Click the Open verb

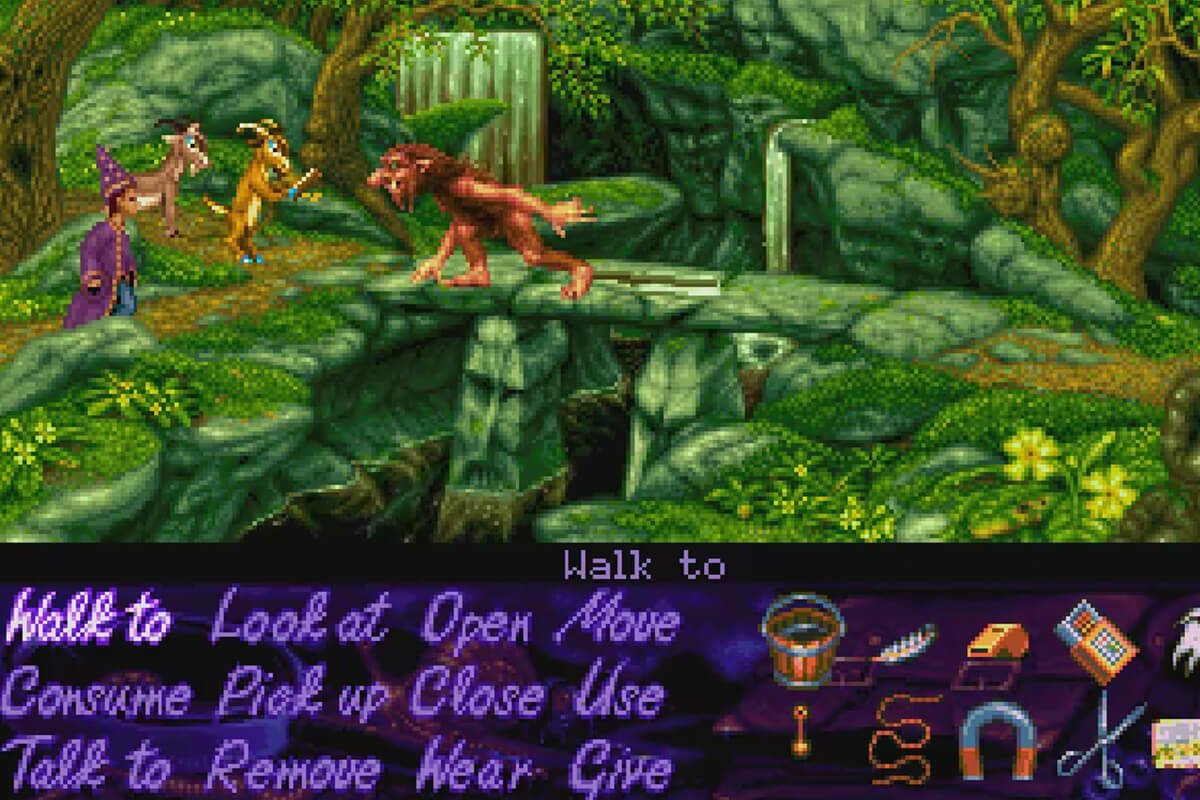click(x=476, y=624)
